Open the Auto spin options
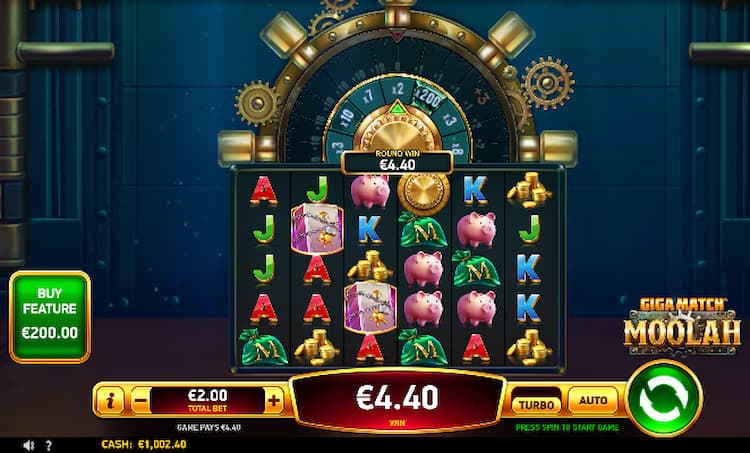Viewport: 750px width, 453px height. click(x=593, y=401)
